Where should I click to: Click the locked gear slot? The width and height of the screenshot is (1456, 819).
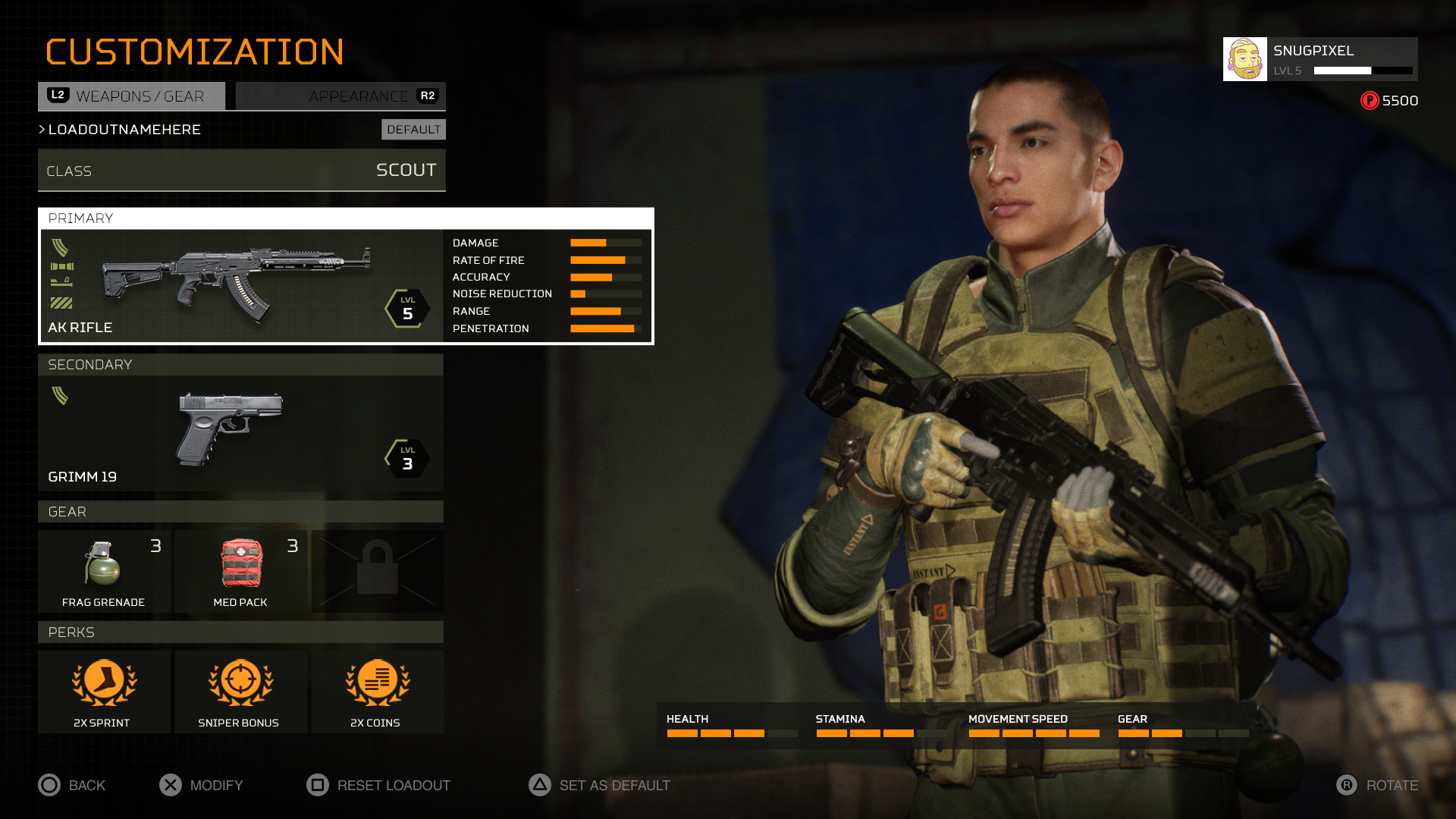coord(378,571)
